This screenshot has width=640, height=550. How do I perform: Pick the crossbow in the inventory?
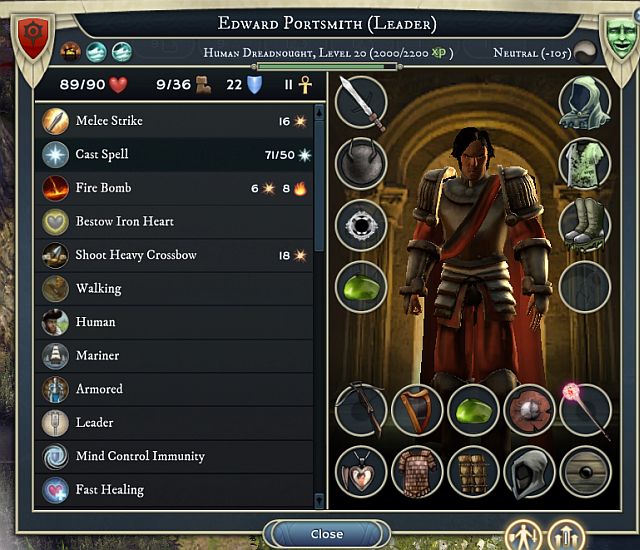click(361, 410)
